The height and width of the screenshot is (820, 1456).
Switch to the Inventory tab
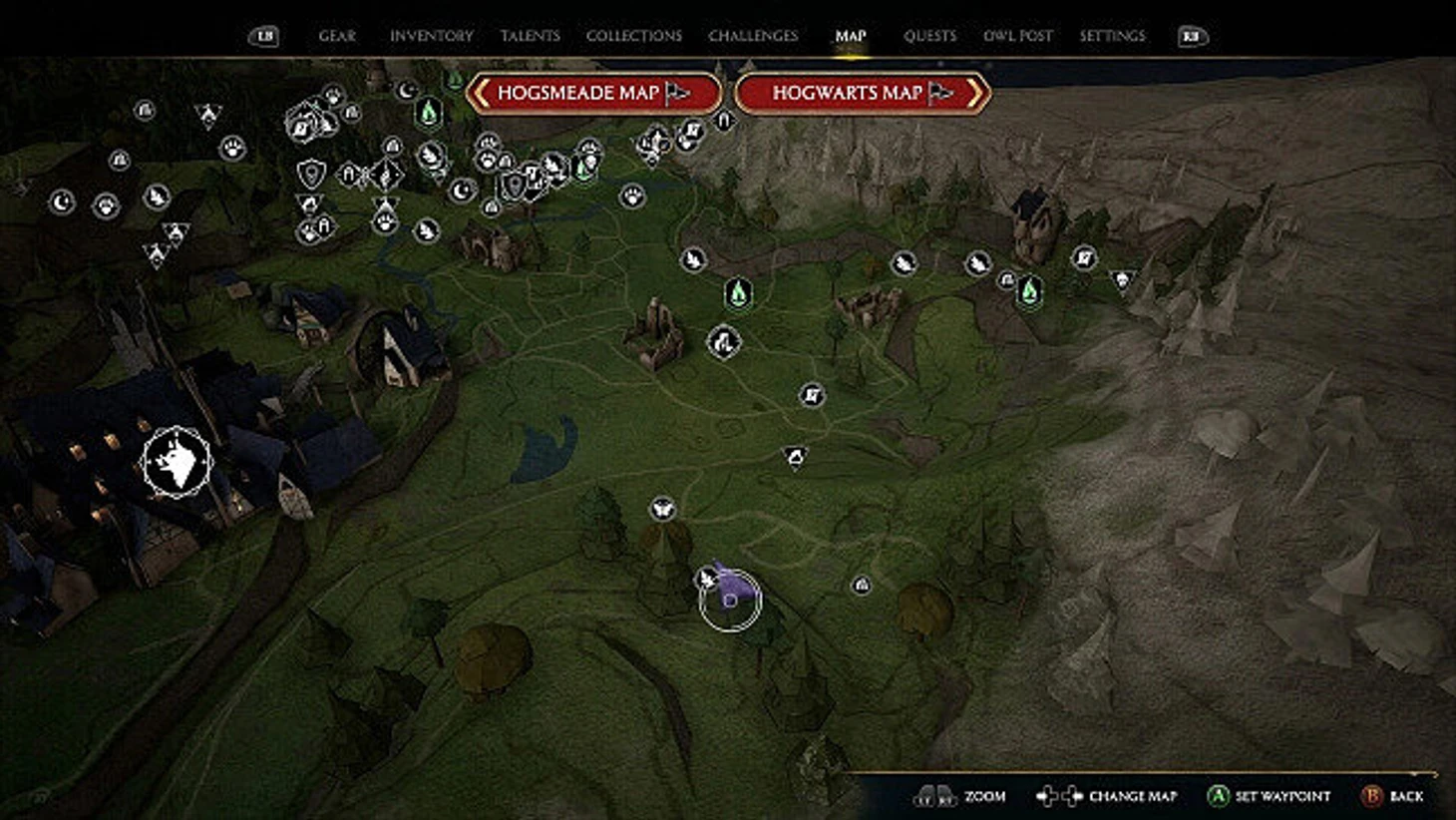(x=431, y=36)
